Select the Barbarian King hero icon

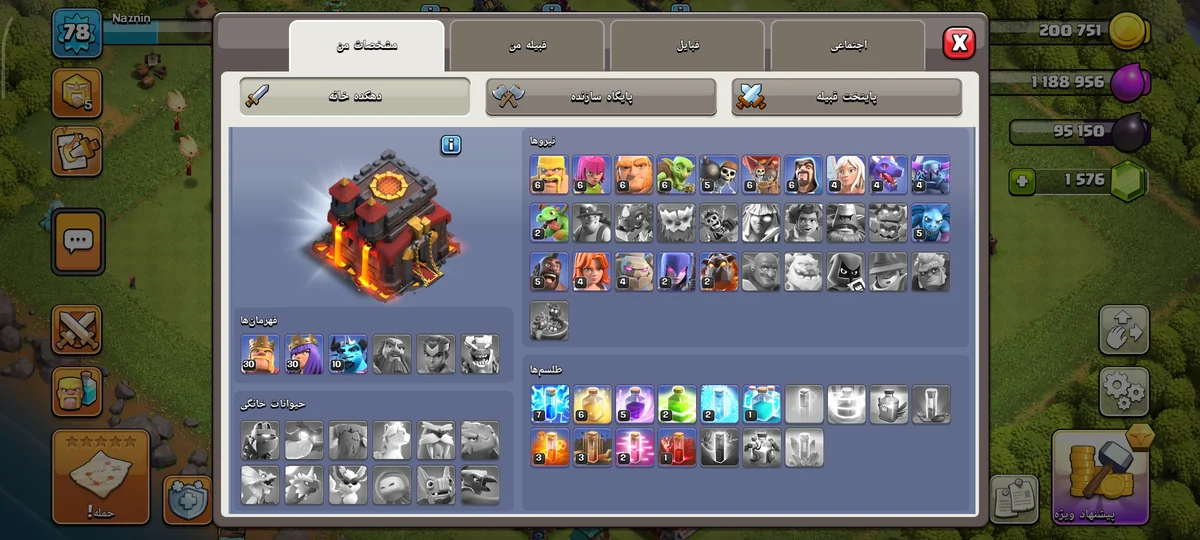(x=260, y=354)
